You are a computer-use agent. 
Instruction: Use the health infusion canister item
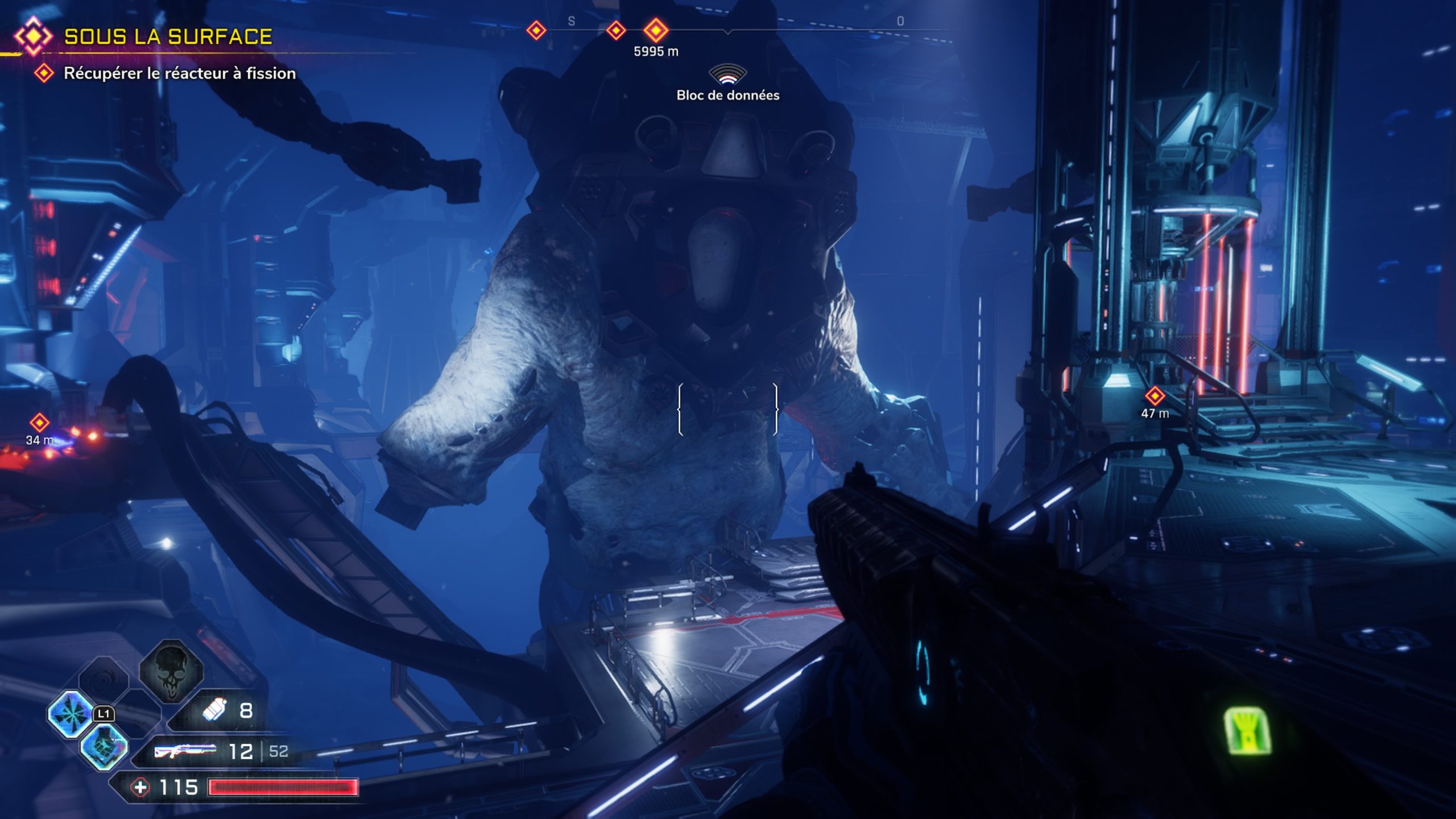pos(215,710)
